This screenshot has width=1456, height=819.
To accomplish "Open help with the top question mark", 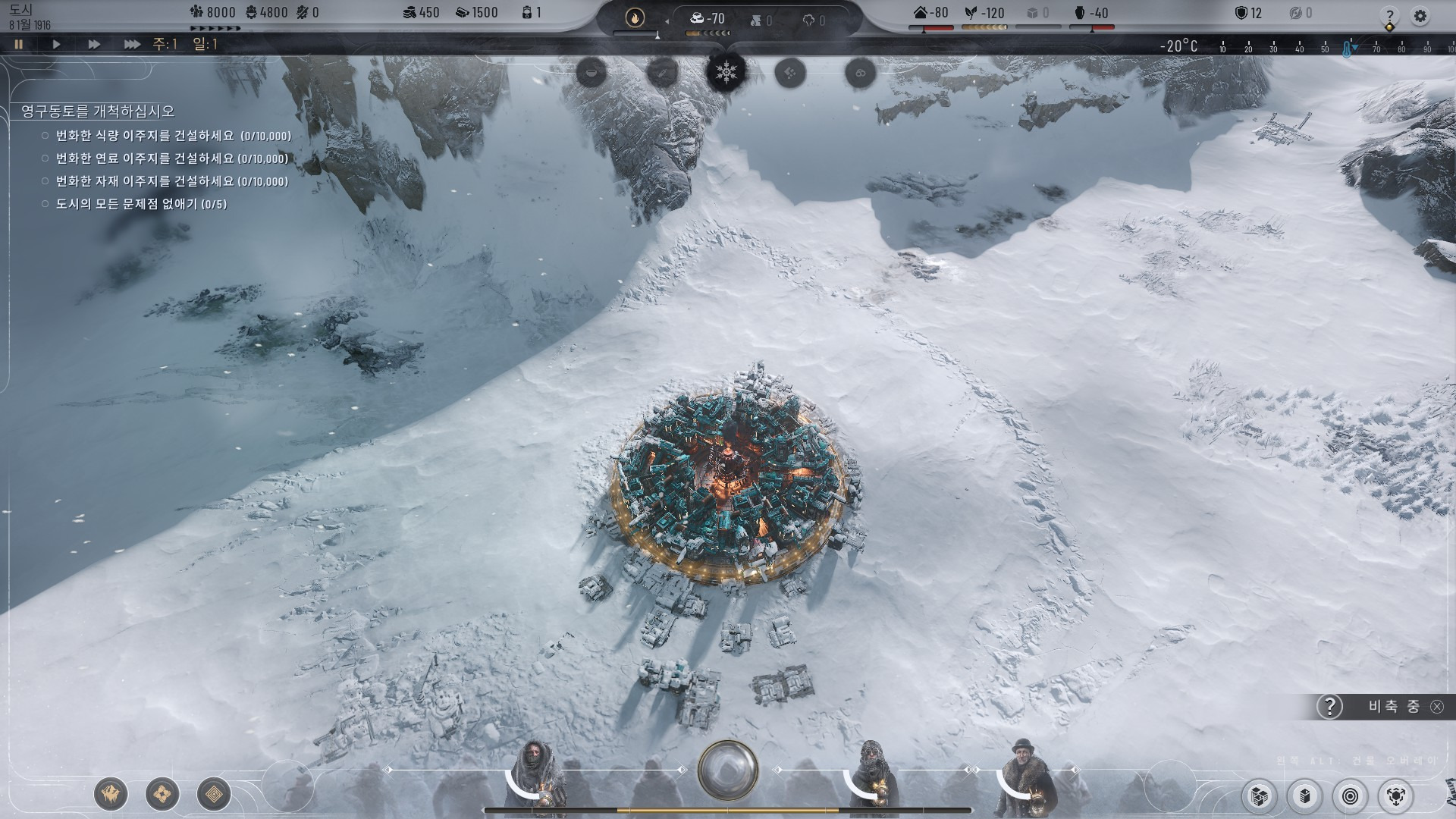I will (x=1389, y=16).
